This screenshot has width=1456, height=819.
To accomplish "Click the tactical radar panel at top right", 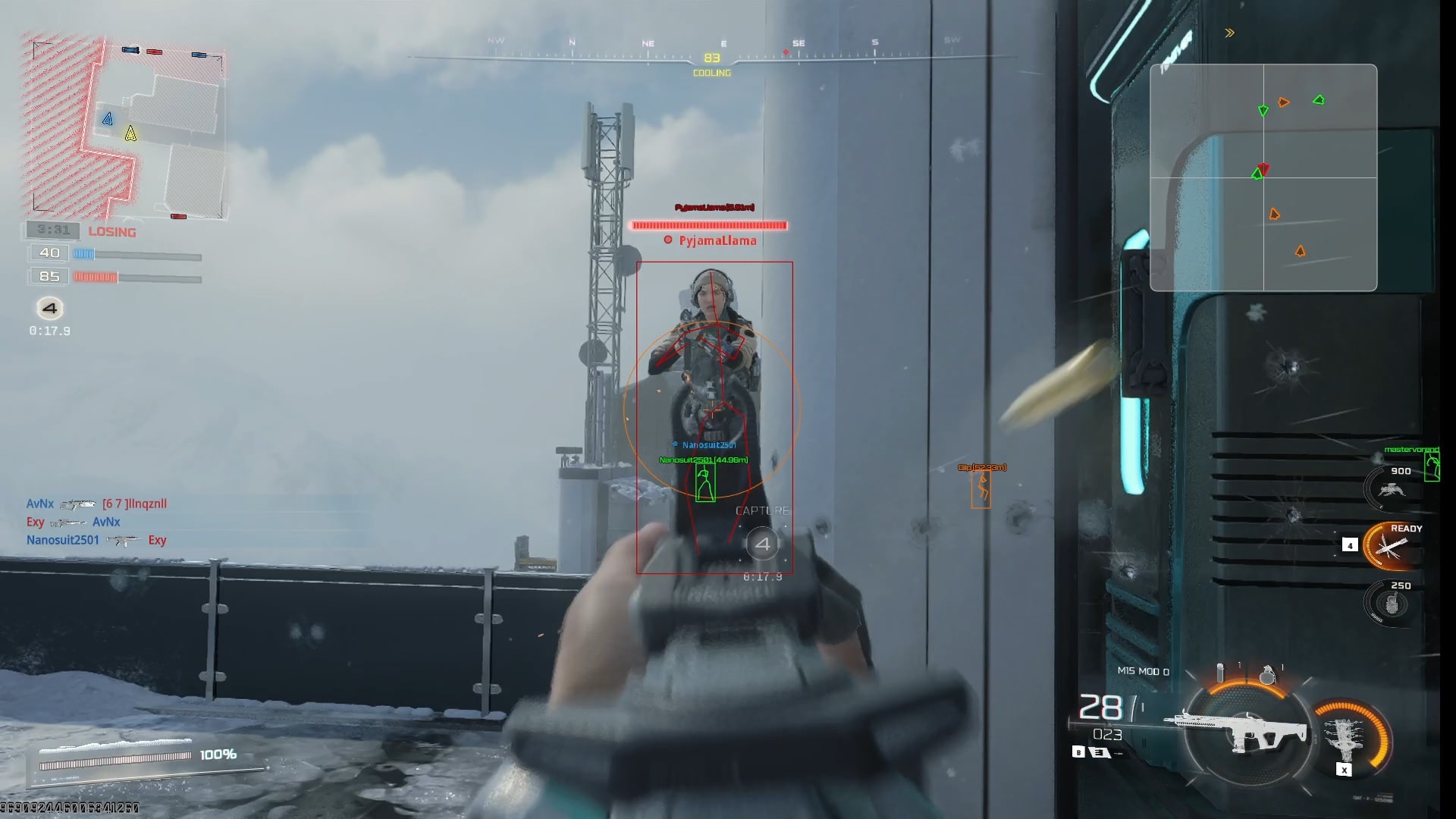I will pyautogui.click(x=1264, y=177).
